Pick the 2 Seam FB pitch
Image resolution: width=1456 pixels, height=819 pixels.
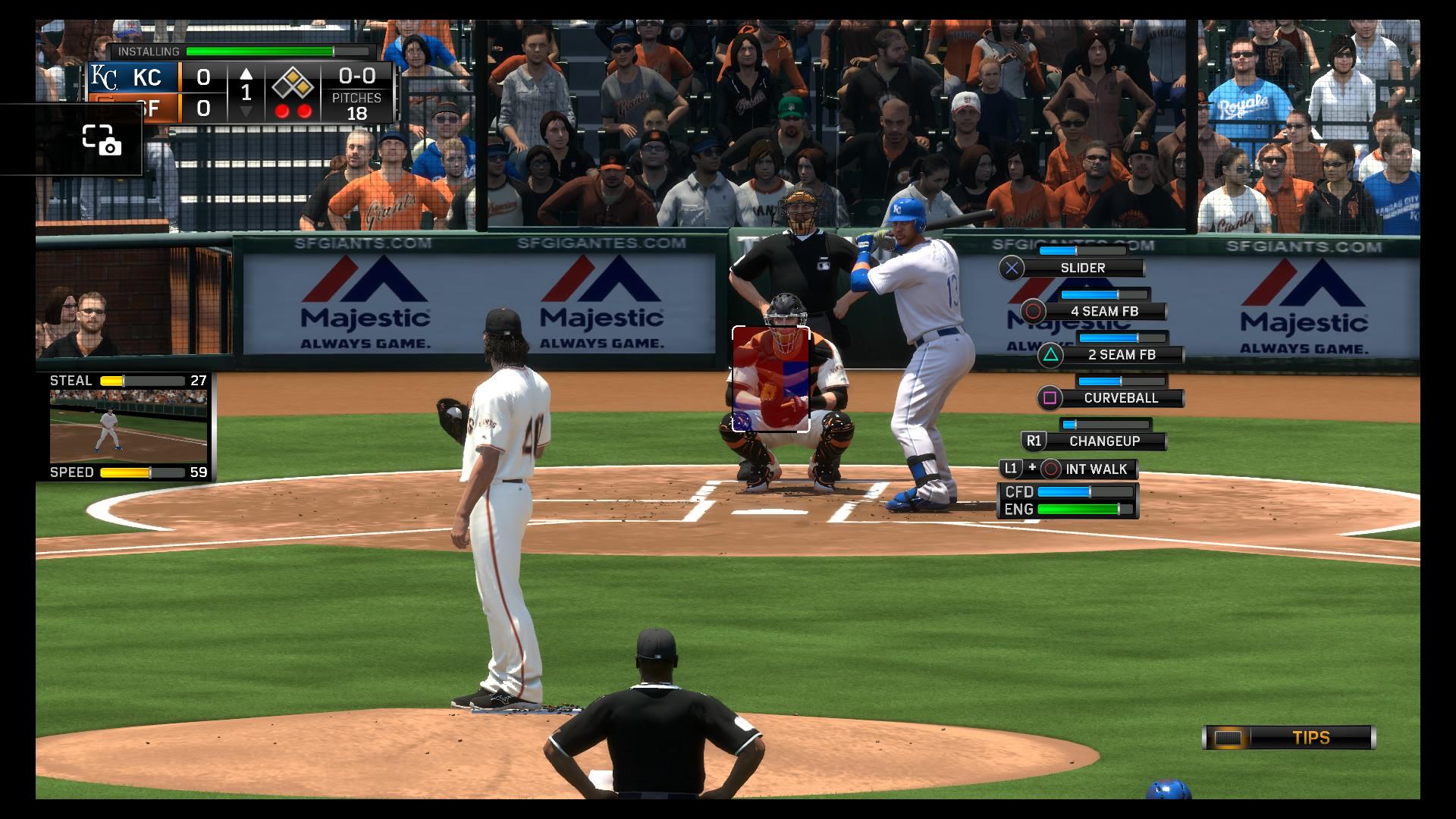pyautogui.click(x=1121, y=355)
